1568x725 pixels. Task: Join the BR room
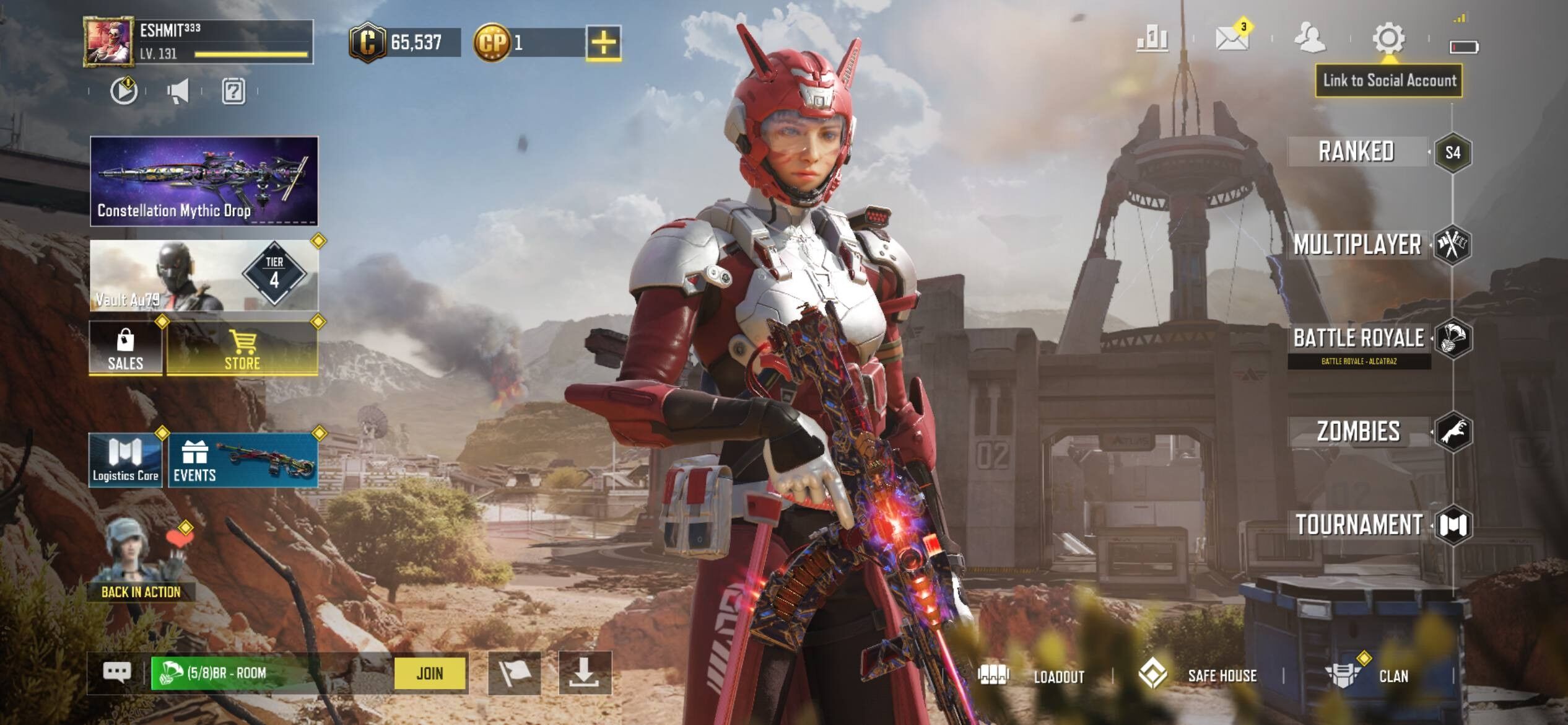(x=430, y=673)
